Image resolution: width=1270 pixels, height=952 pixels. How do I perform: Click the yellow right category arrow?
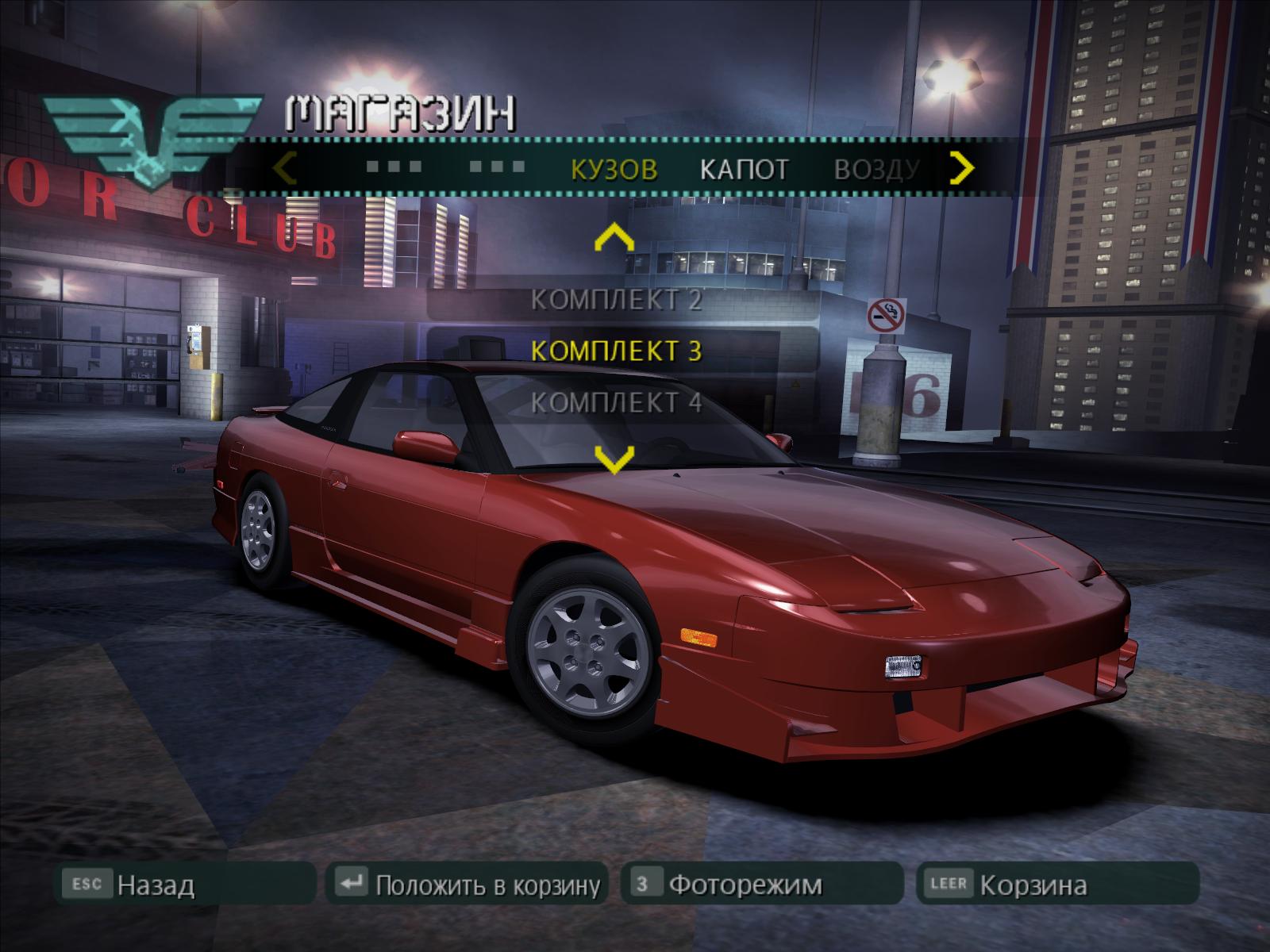pos(962,167)
